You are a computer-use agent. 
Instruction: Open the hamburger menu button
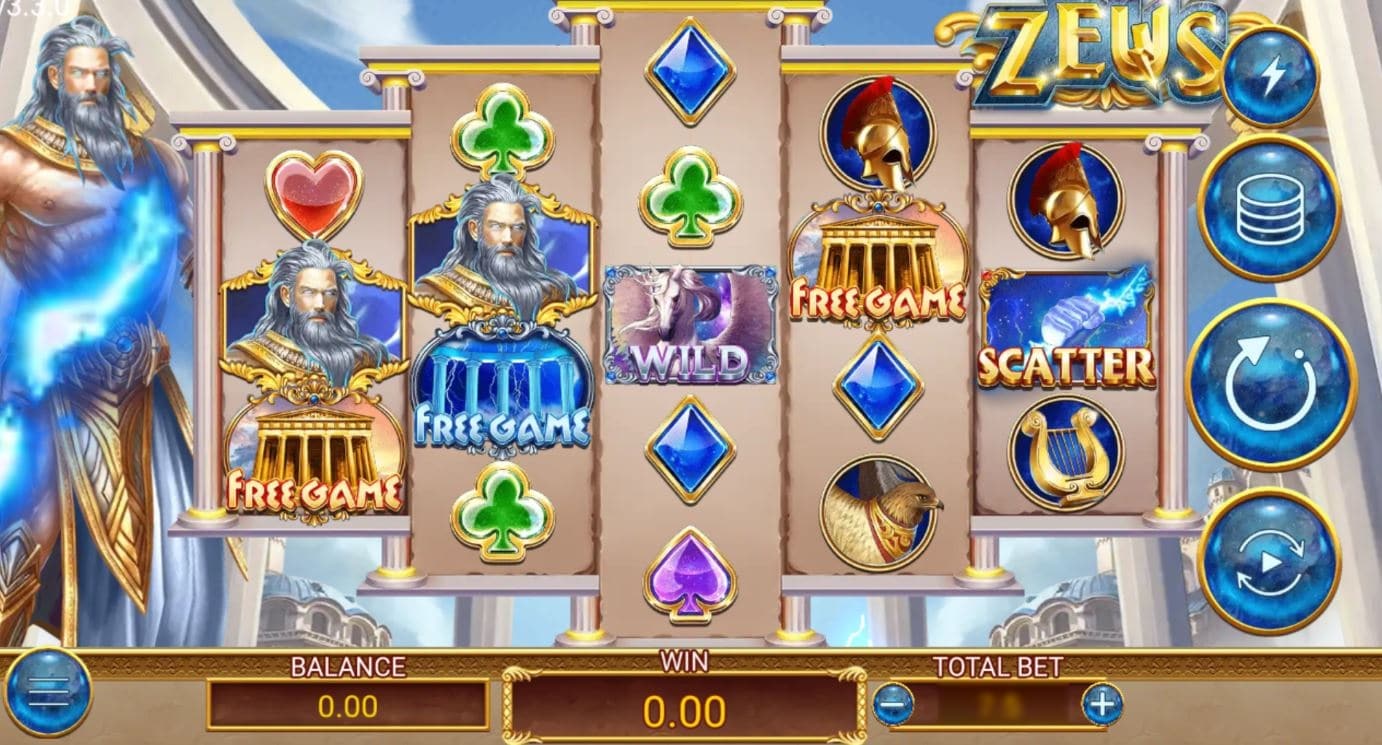pyautogui.click(x=48, y=692)
